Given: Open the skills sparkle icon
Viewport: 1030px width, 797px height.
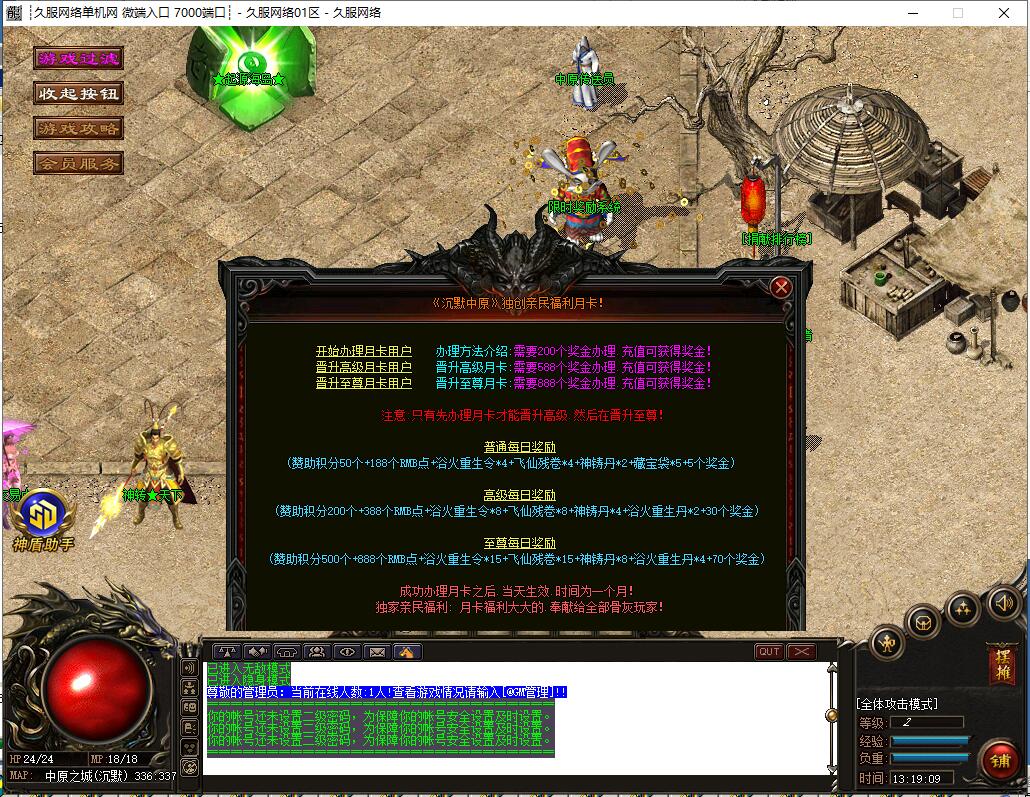Looking at the screenshot, I should coord(963,607).
